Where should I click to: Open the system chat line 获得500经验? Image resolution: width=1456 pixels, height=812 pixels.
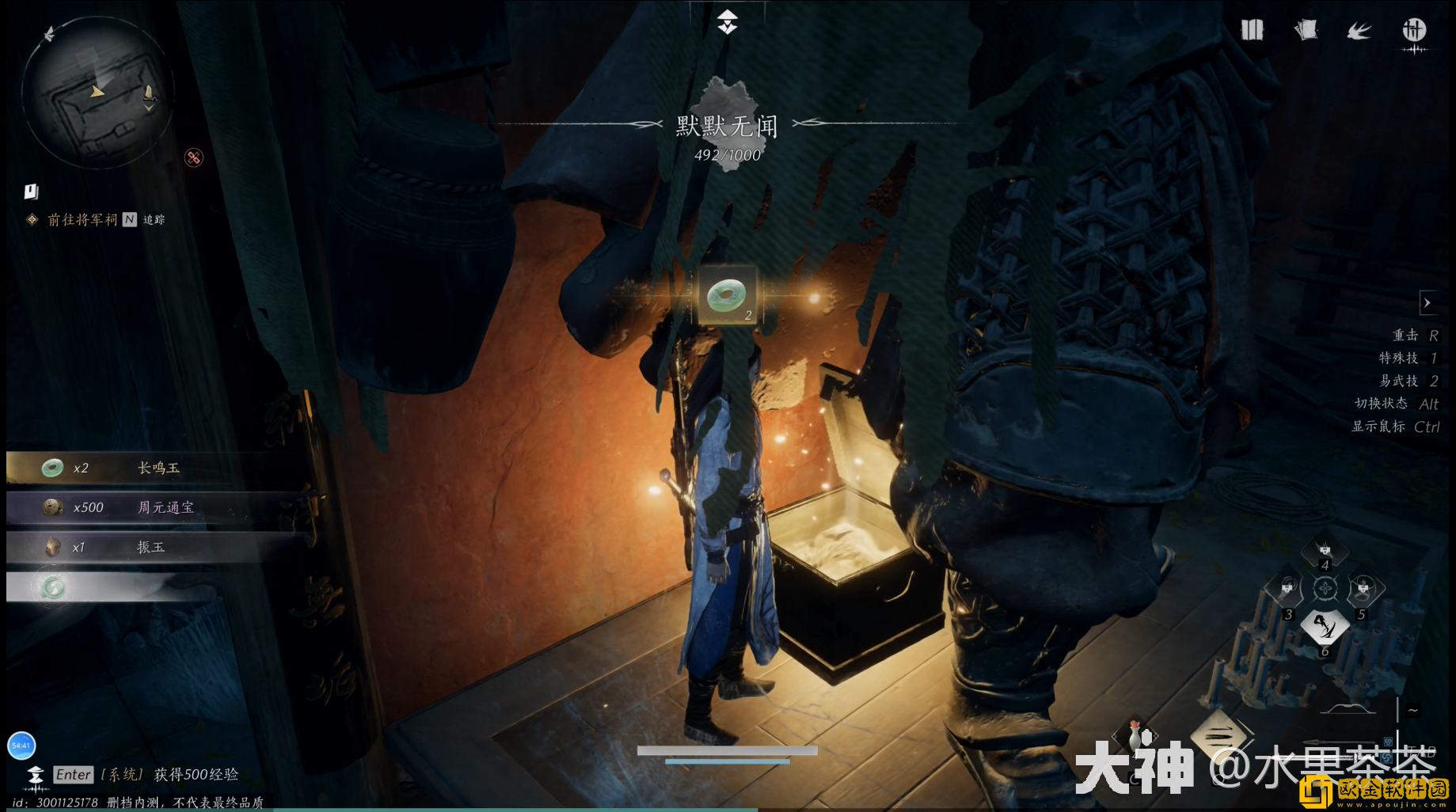[196, 774]
